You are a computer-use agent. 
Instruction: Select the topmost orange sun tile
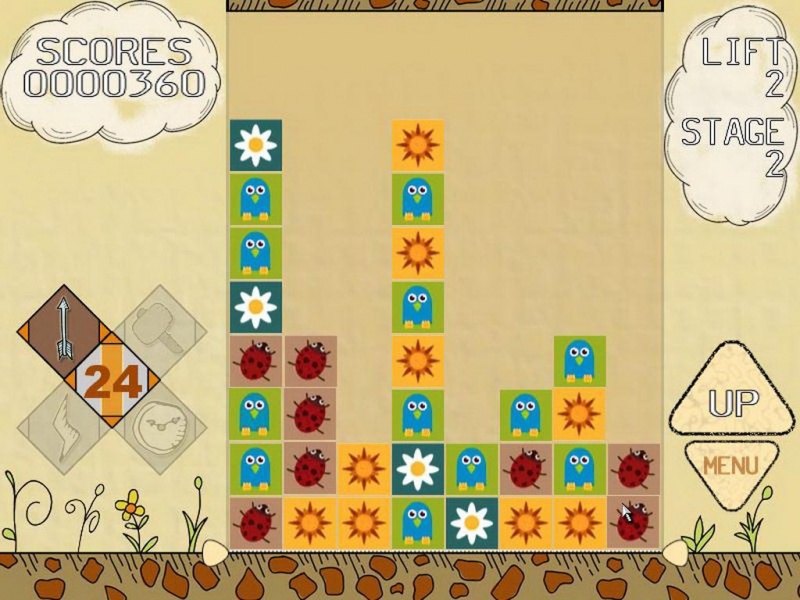click(x=417, y=145)
